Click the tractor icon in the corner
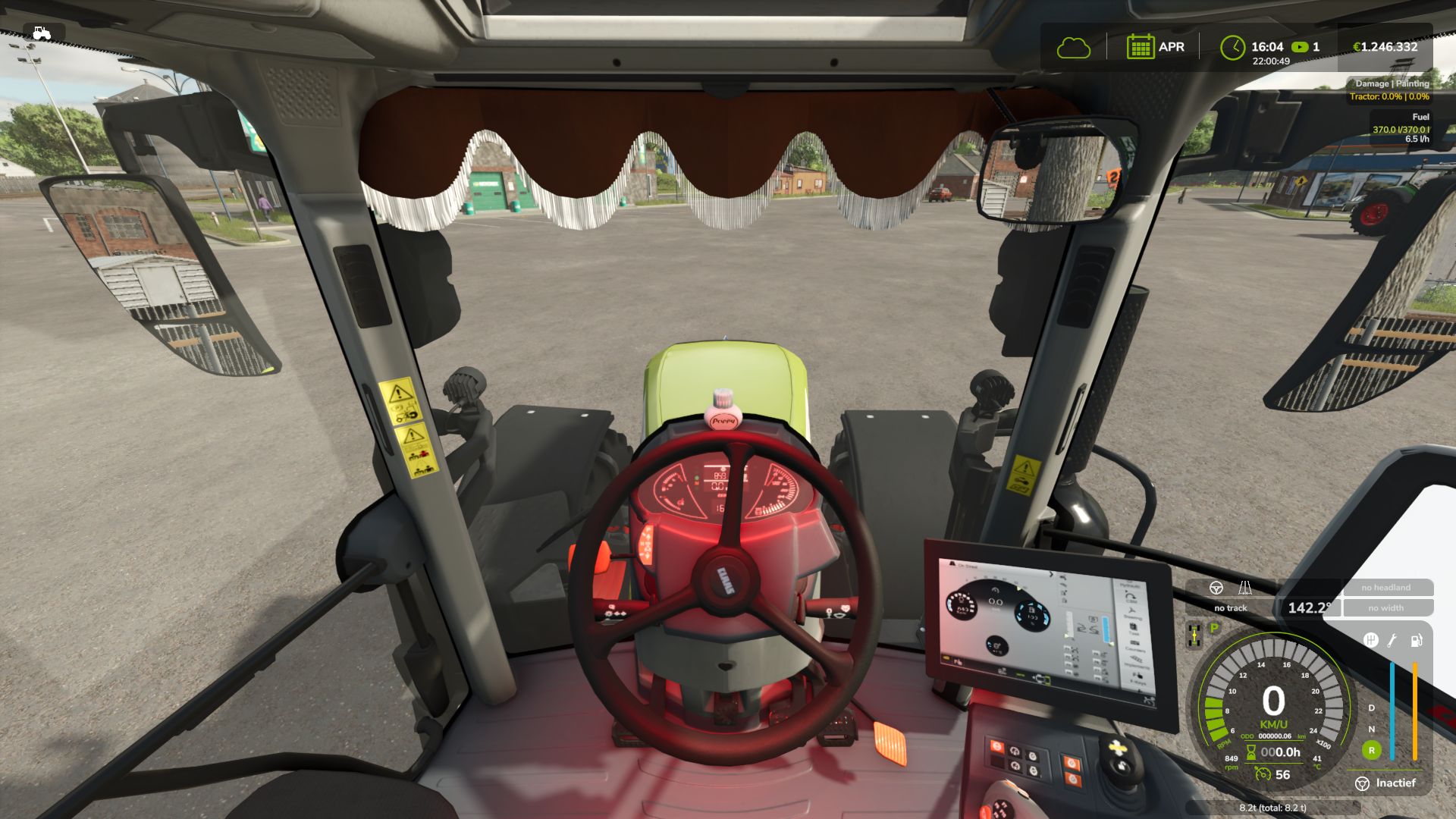This screenshot has height=819, width=1456. 42,33
